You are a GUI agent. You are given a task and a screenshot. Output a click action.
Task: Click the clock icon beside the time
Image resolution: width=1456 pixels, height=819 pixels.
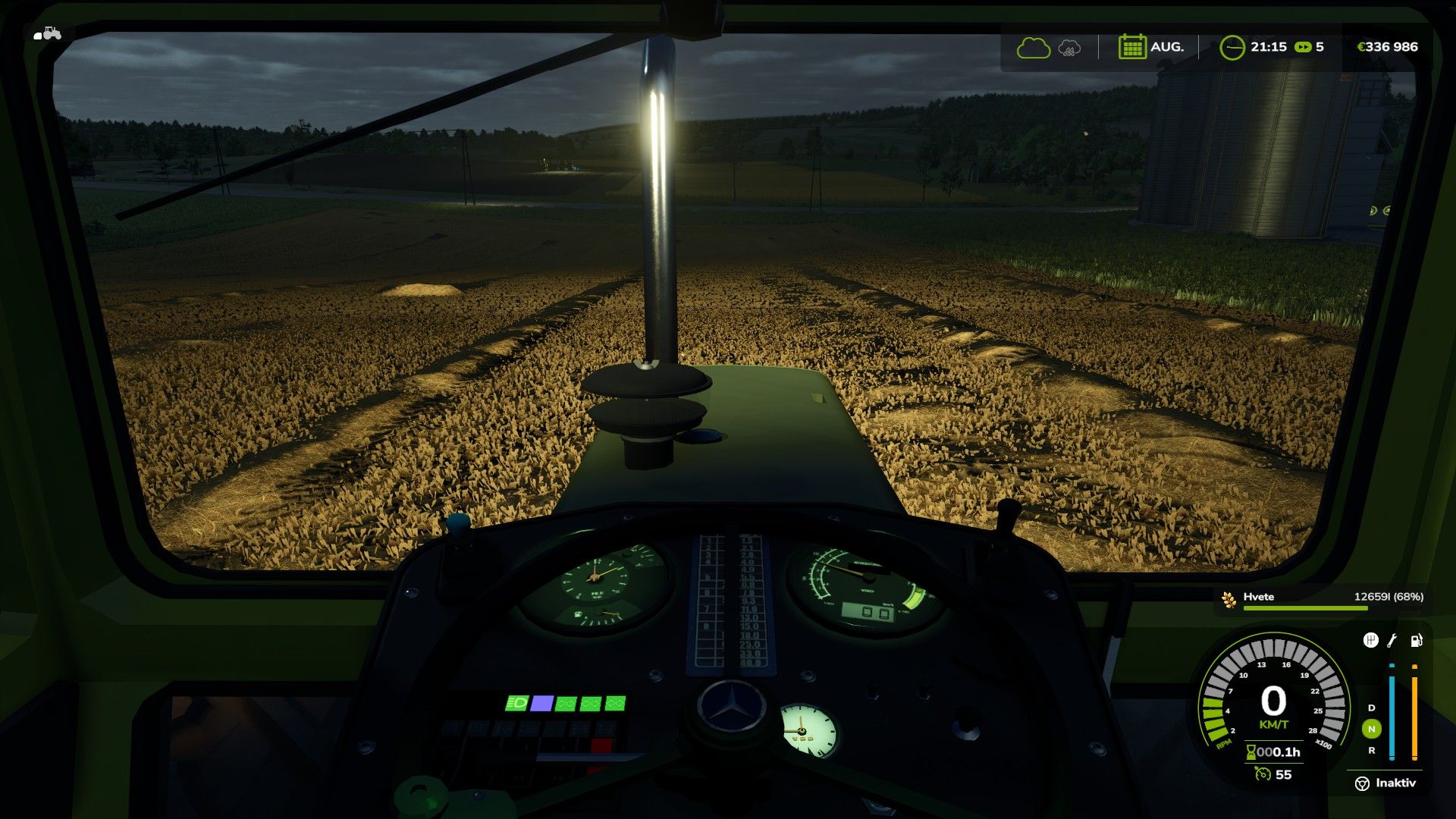pos(1232,48)
